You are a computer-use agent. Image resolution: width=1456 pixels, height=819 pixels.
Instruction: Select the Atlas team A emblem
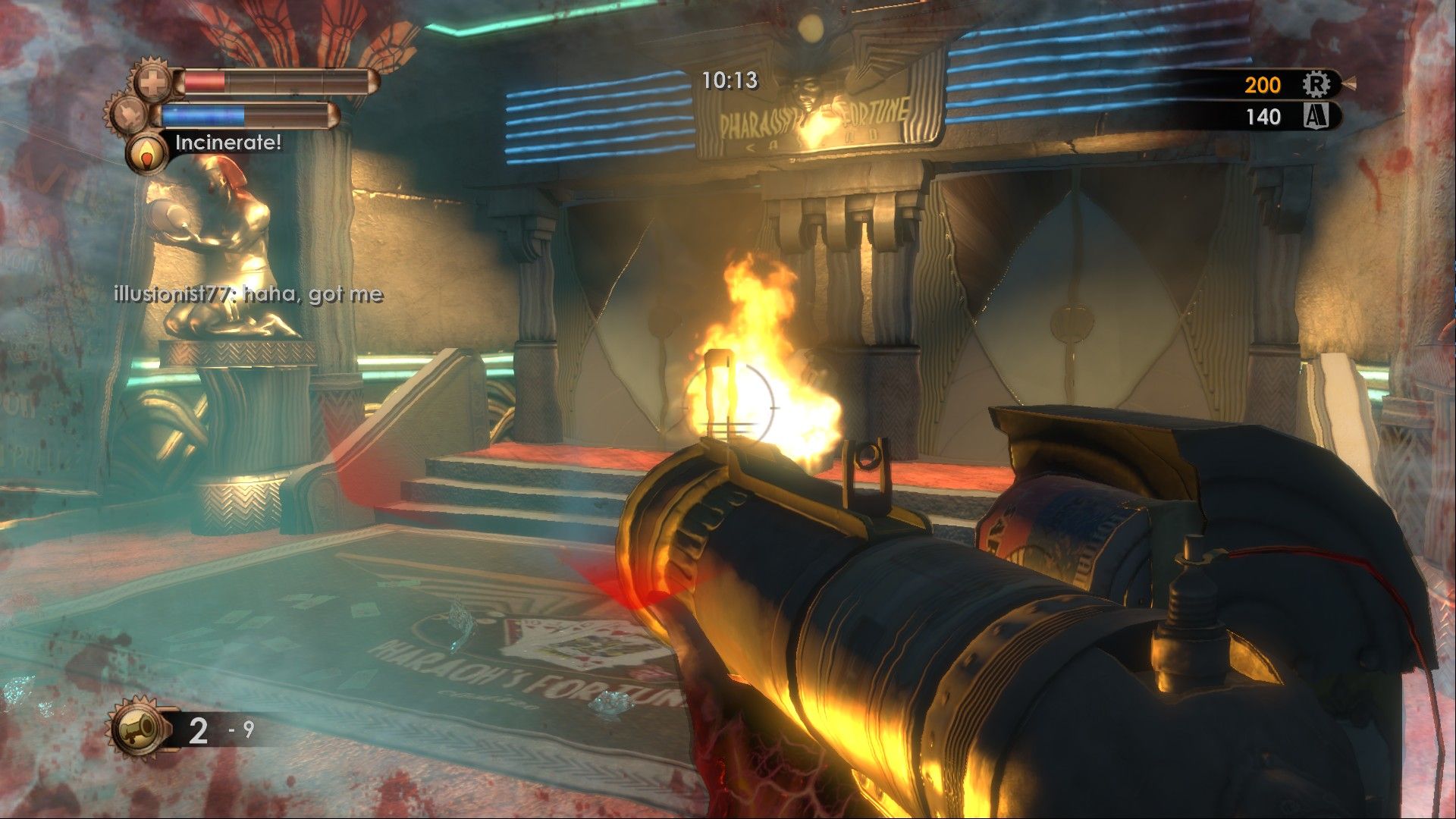pyautogui.click(x=1316, y=116)
